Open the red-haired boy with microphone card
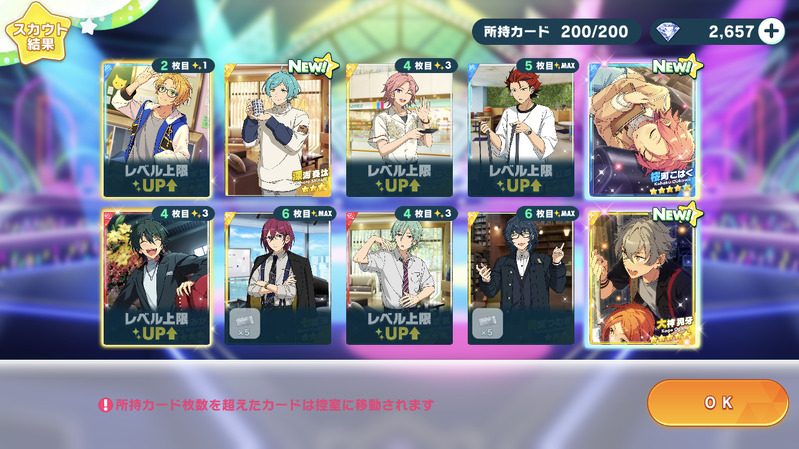 tap(521, 128)
